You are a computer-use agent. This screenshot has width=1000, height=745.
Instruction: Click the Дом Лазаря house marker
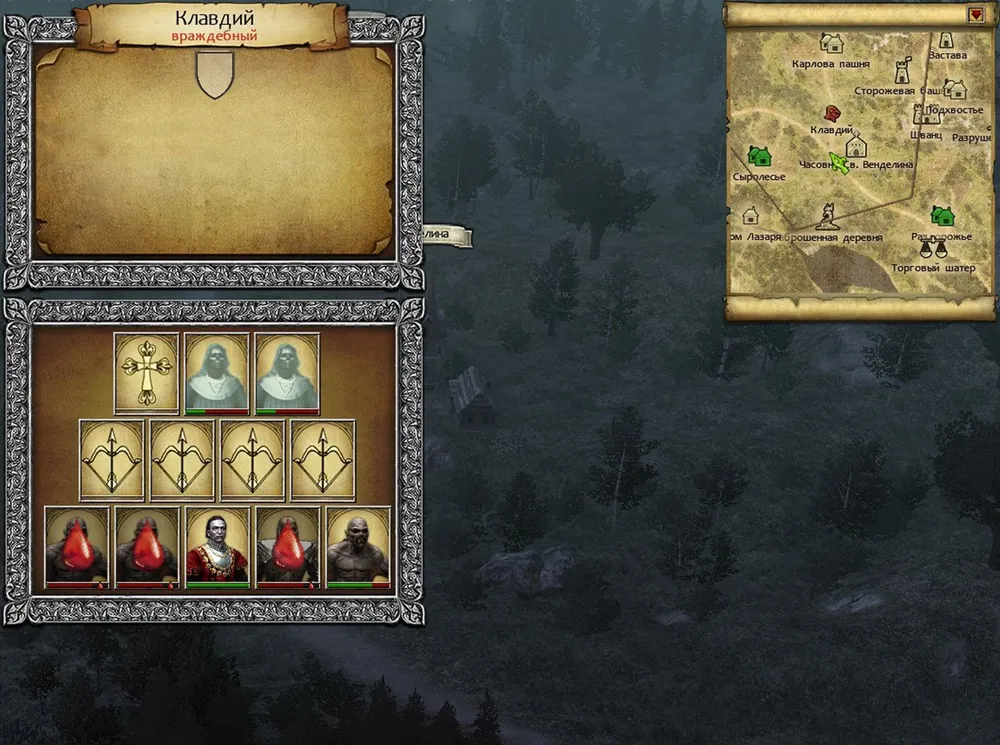(x=750, y=216)
